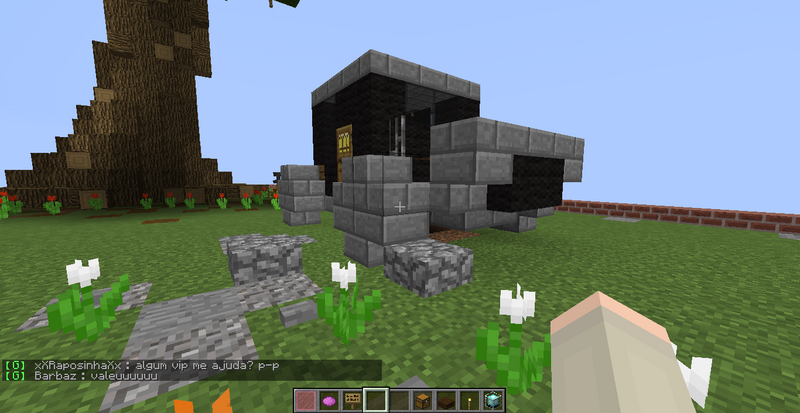Choose the wooden sign in the hotbar
800x413 pixels.
click(349, 401)
